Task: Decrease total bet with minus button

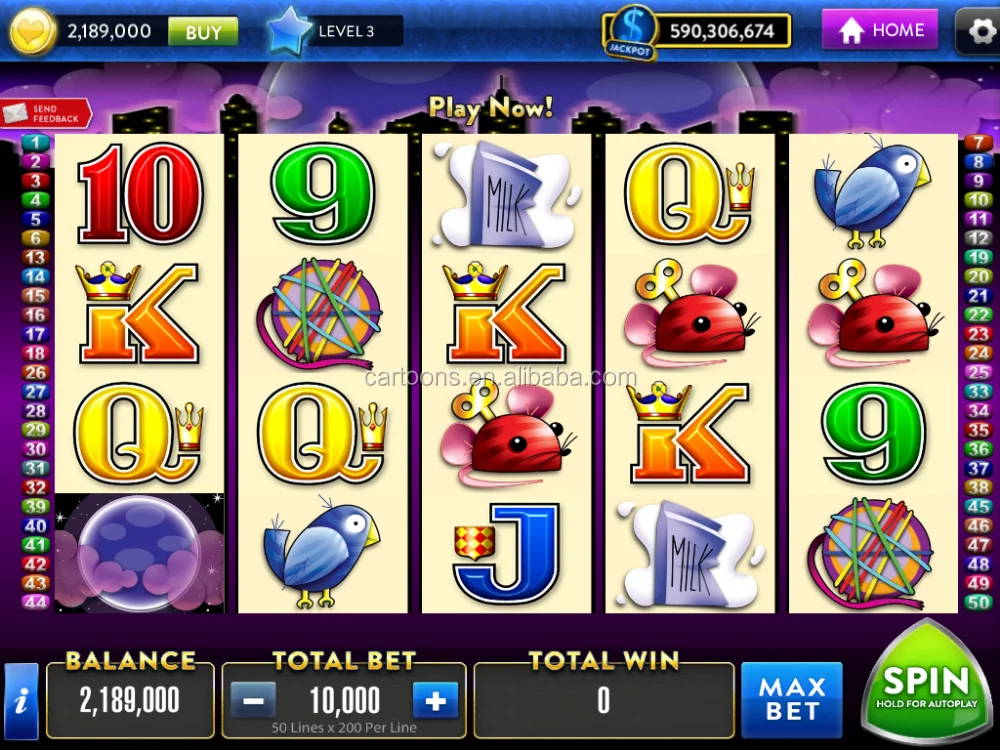Action: 253,701
